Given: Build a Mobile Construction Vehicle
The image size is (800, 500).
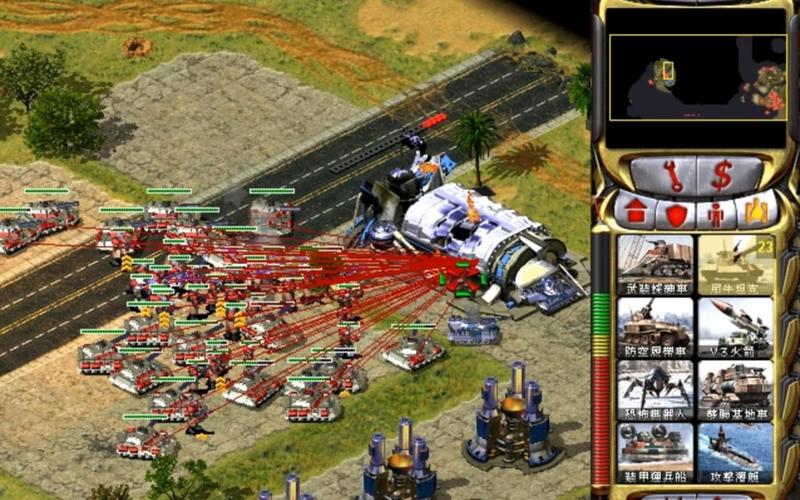Looking at the screenshot, I should [735, 390].
